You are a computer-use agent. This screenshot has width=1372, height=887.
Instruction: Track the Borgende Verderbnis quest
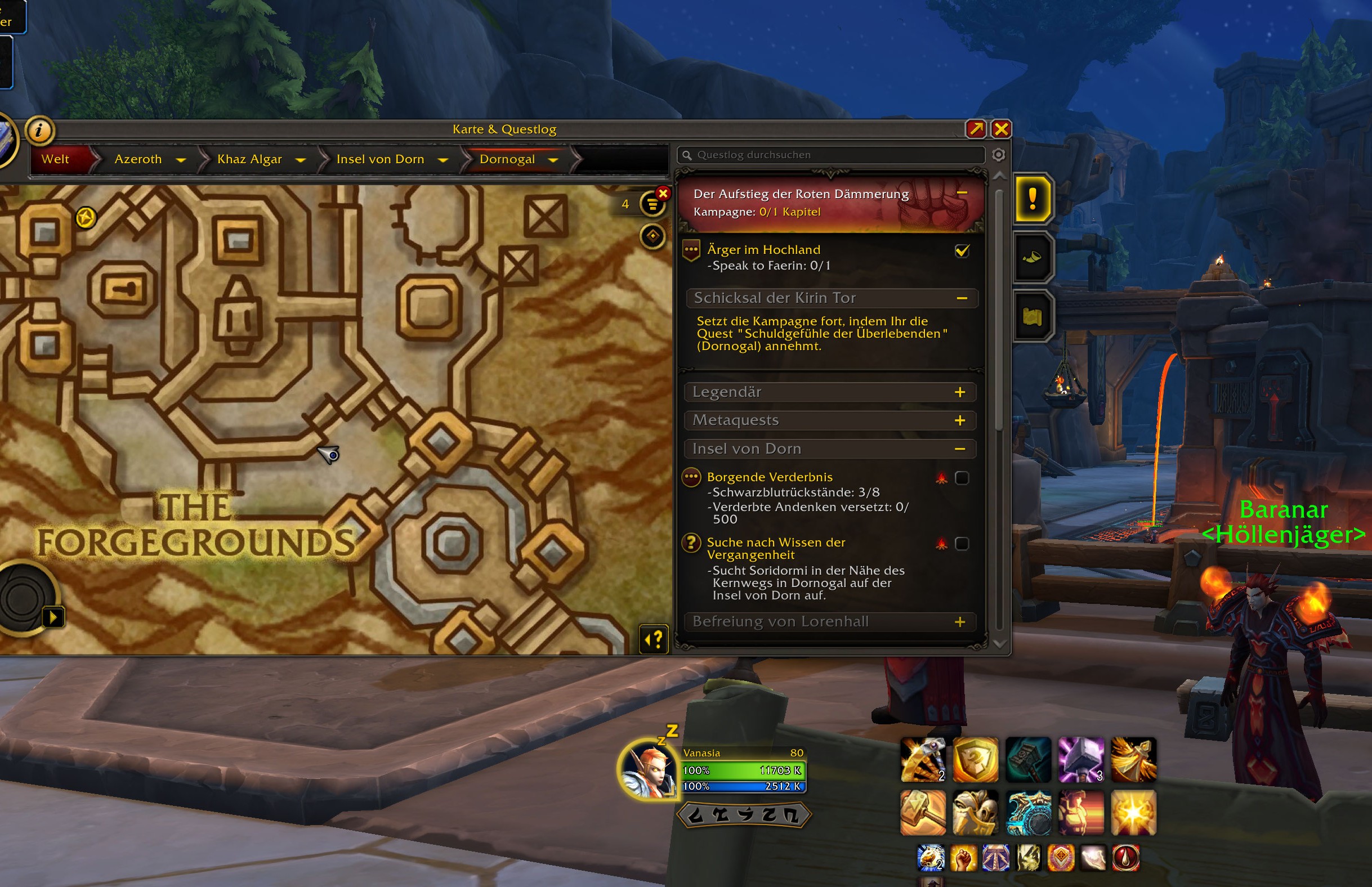pos(962,478)
